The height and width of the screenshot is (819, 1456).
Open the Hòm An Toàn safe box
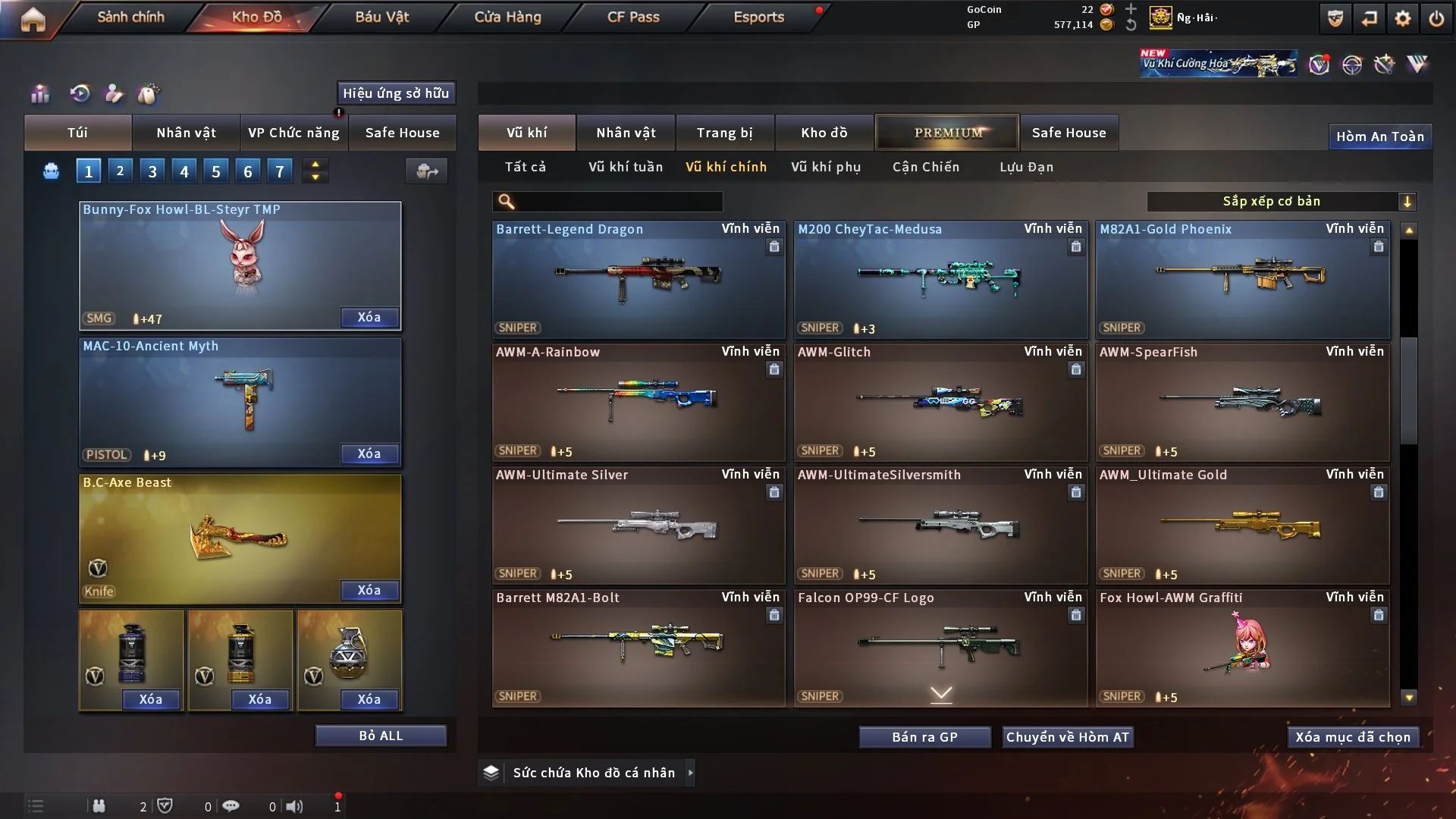1379,136
